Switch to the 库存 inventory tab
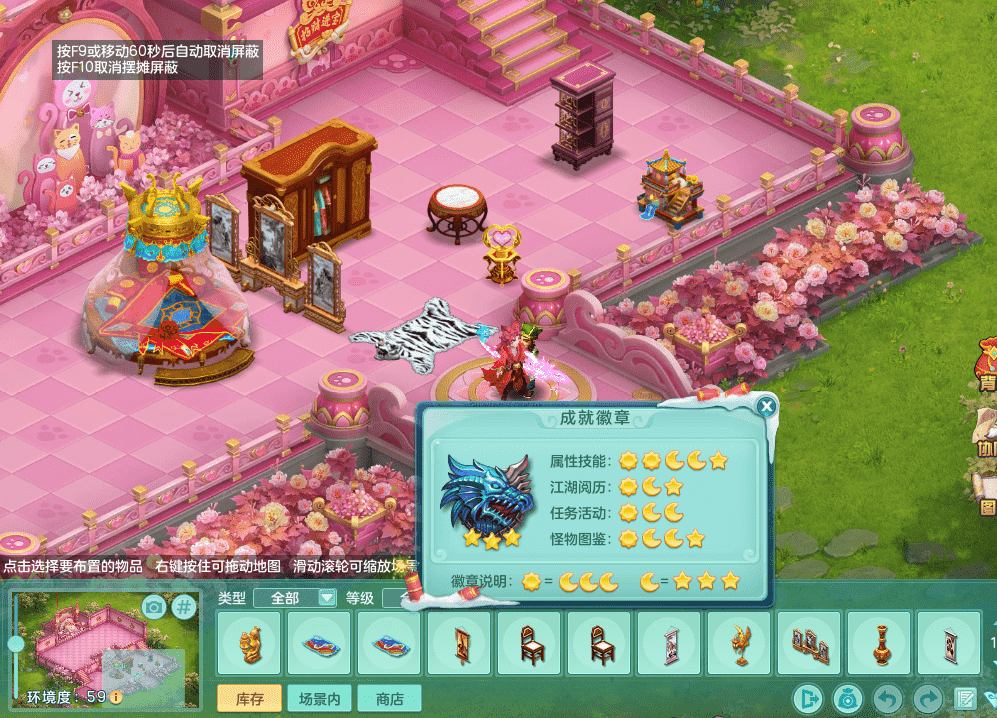Viewport: 997px width, 718px height. 248,698
